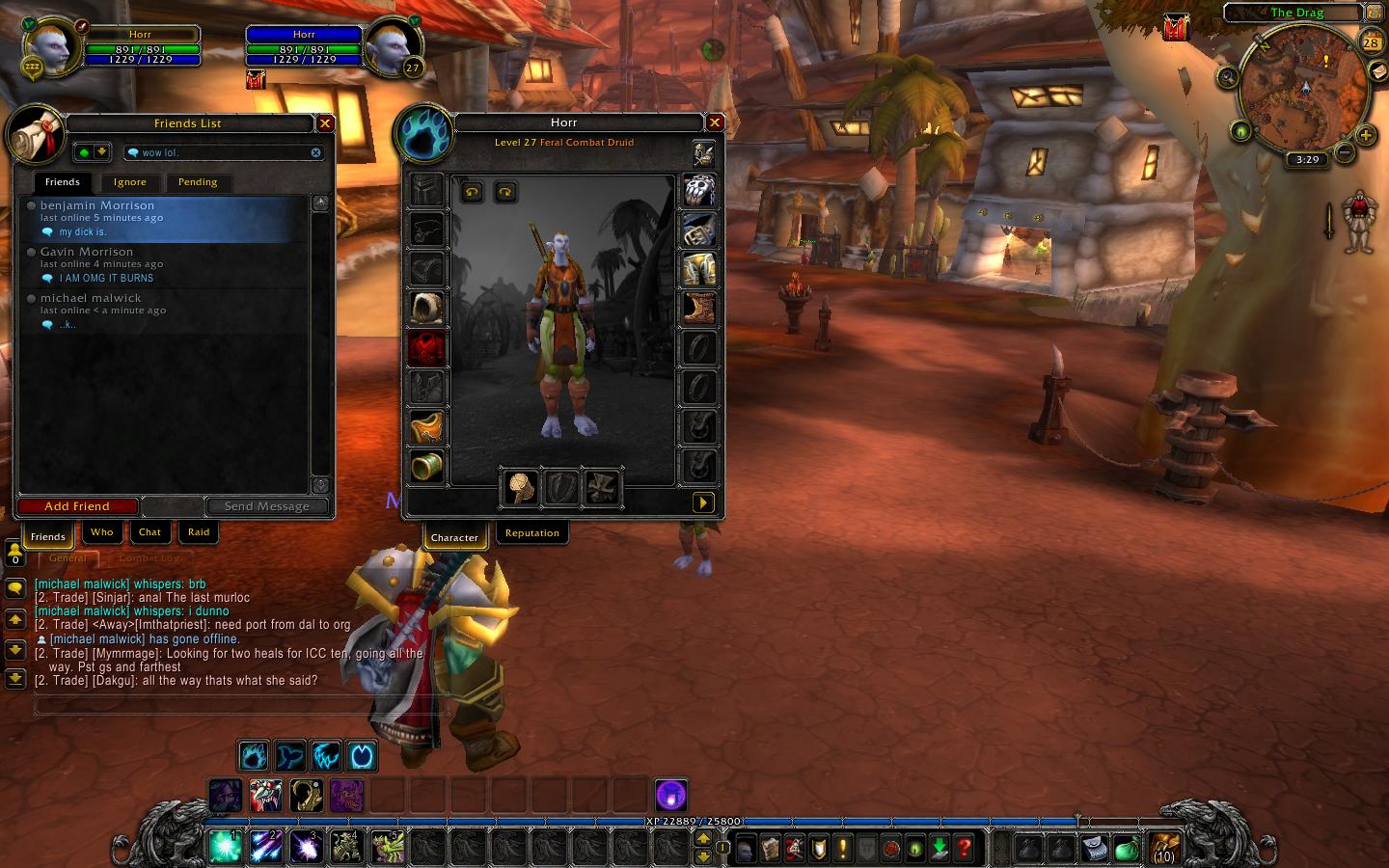The height and width of the screenshot is (868, 1389).
Task: Rotate the character model left
Action: (472, 192)
